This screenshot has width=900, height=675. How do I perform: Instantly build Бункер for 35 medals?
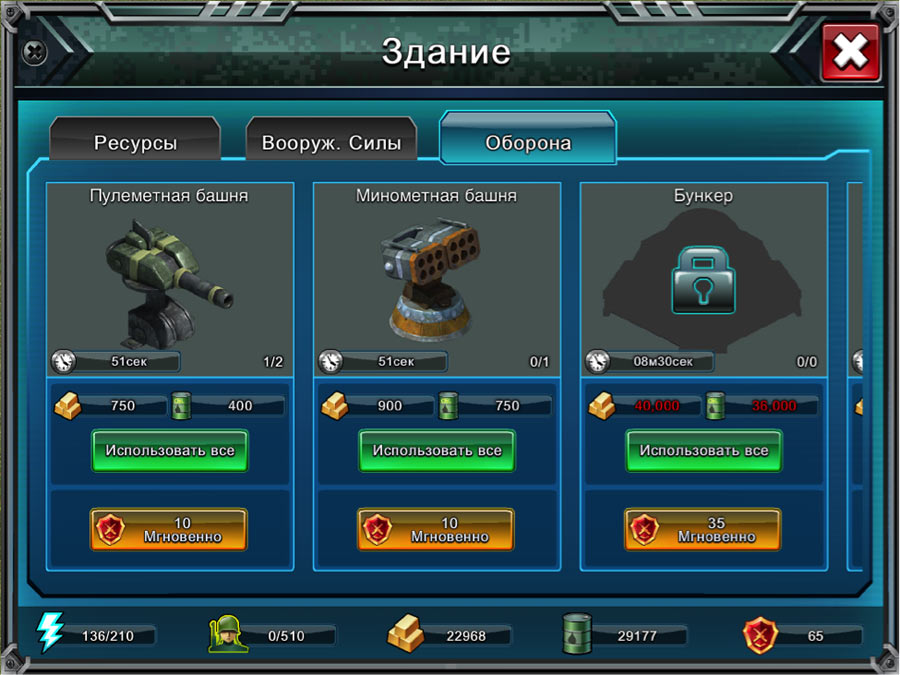[x=704, y=529]
